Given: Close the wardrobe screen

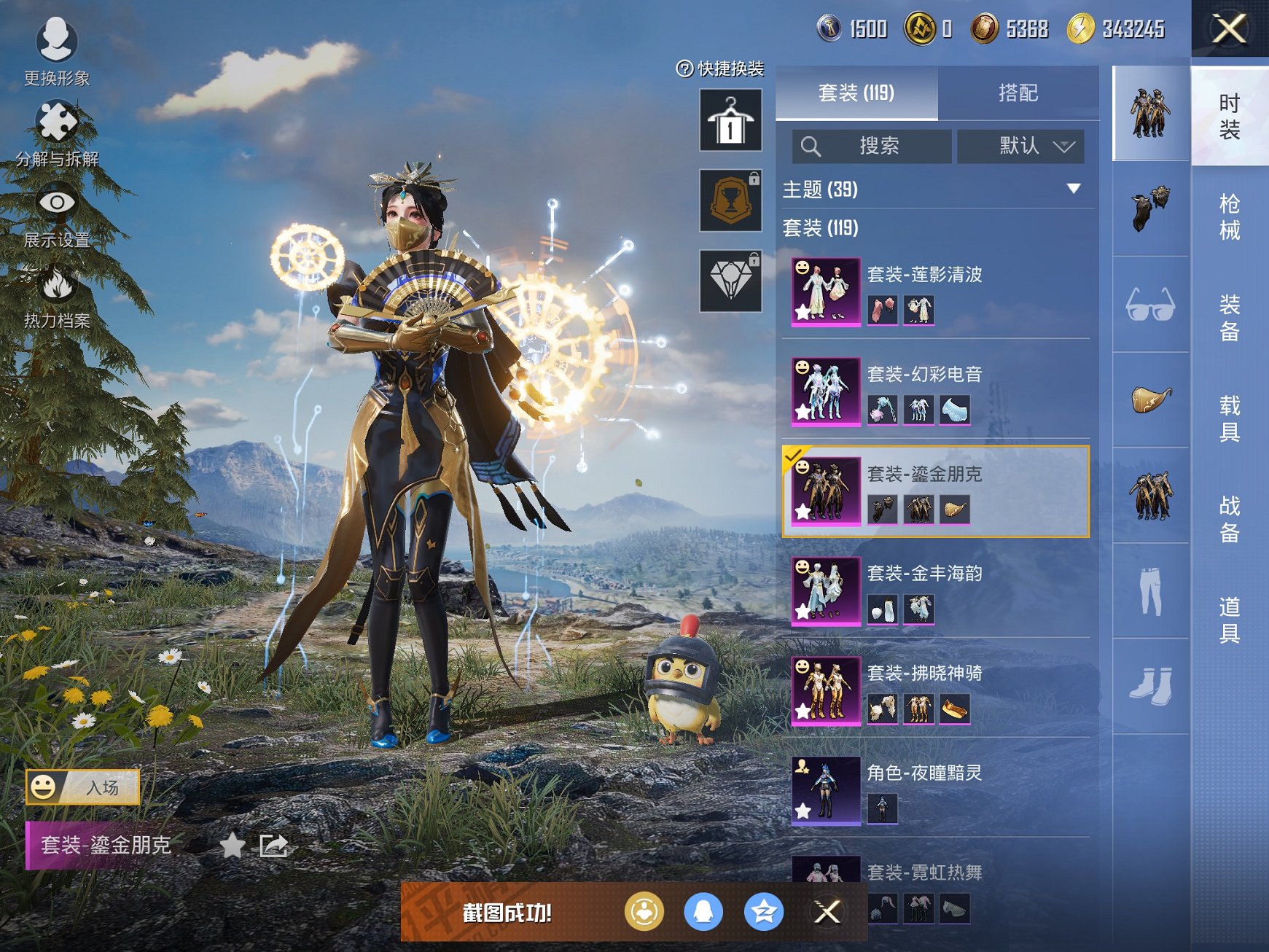Looking at the screenshot, I should coord(1229,29).
